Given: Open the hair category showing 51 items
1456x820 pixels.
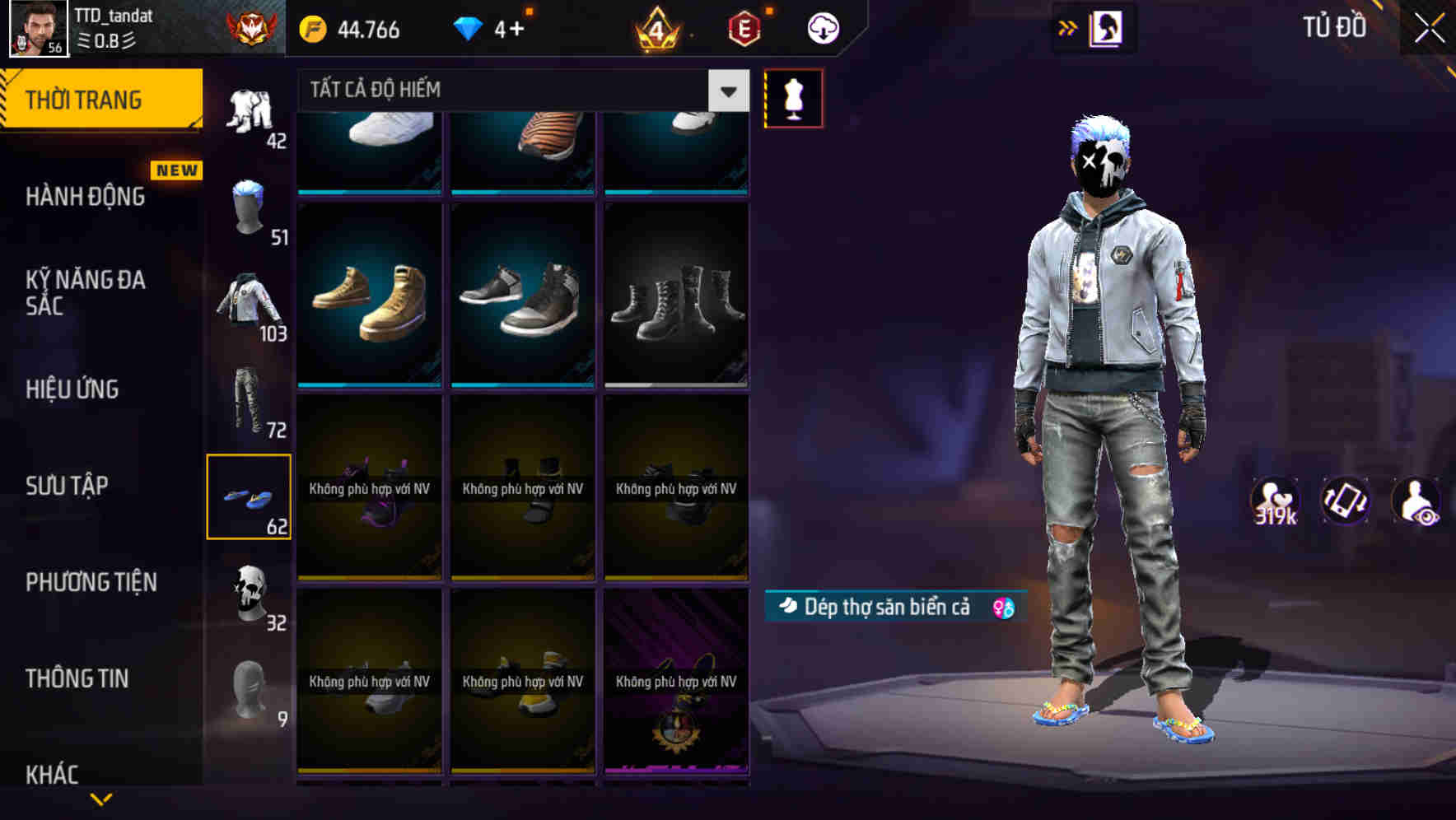Looking at the screenshot, I should point(248,204).
